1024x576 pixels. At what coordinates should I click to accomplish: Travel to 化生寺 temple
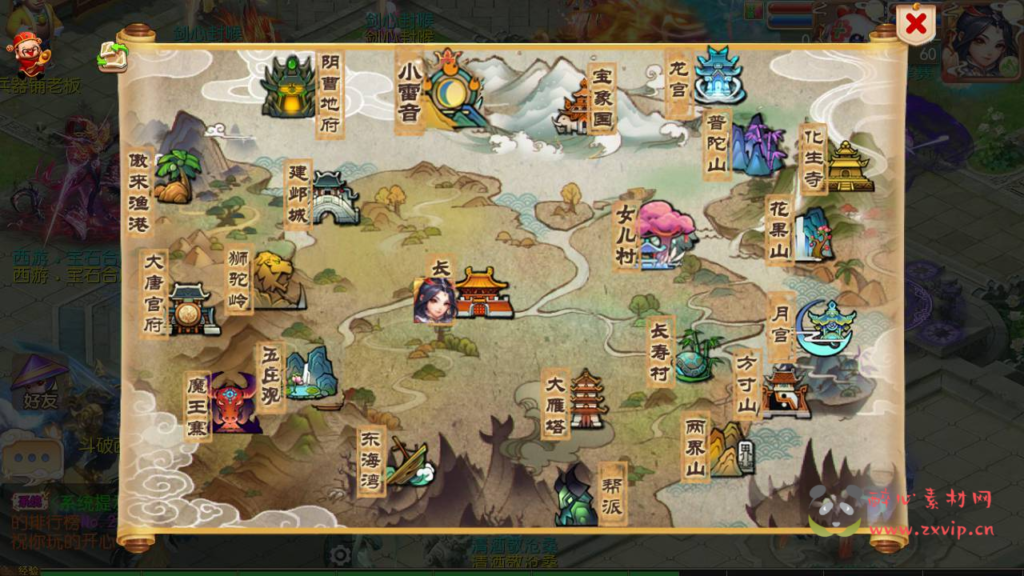pyautogui.click(x=849, y=166)
